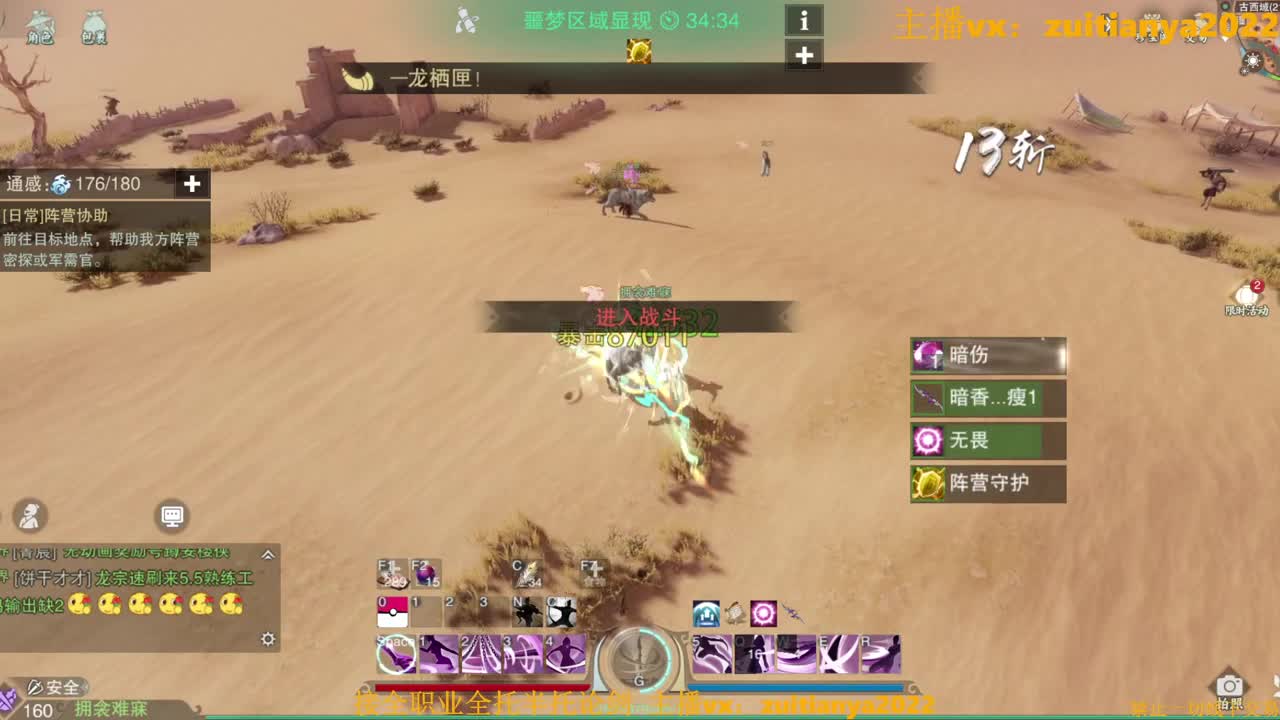Use the F1 consumable item
Viewport: 1280px width, 720px height.
click(390, 574)
